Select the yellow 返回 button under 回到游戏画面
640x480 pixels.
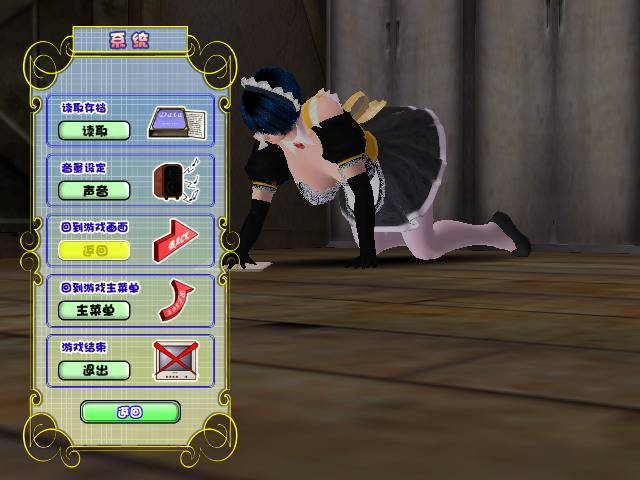click(94, 250)
